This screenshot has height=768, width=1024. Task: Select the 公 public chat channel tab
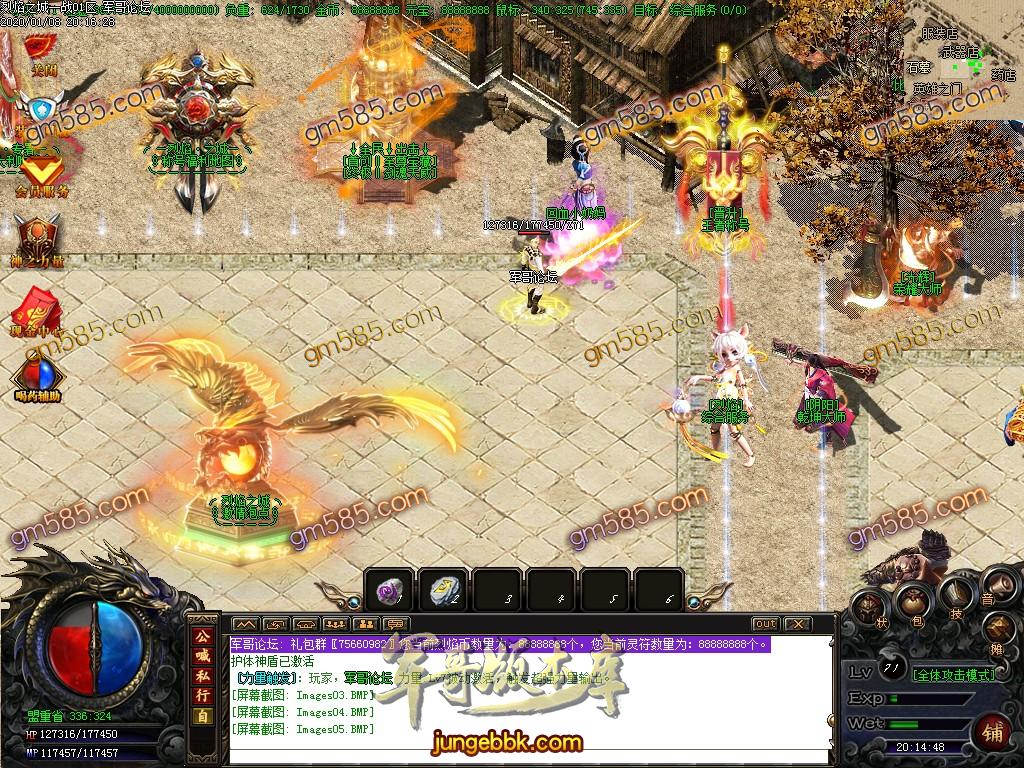(203, 636)
